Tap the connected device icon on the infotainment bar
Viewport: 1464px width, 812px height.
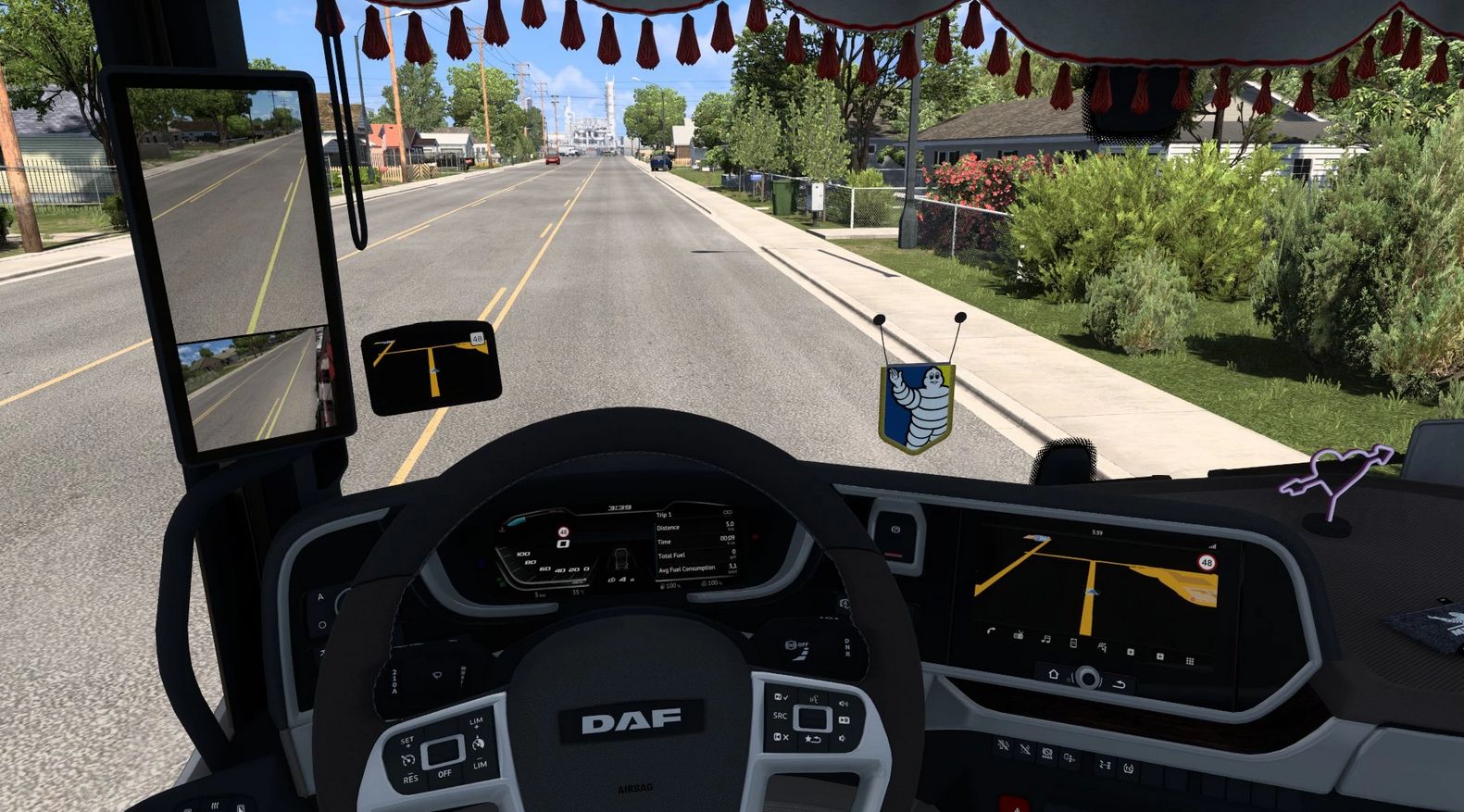(1071, 642)
